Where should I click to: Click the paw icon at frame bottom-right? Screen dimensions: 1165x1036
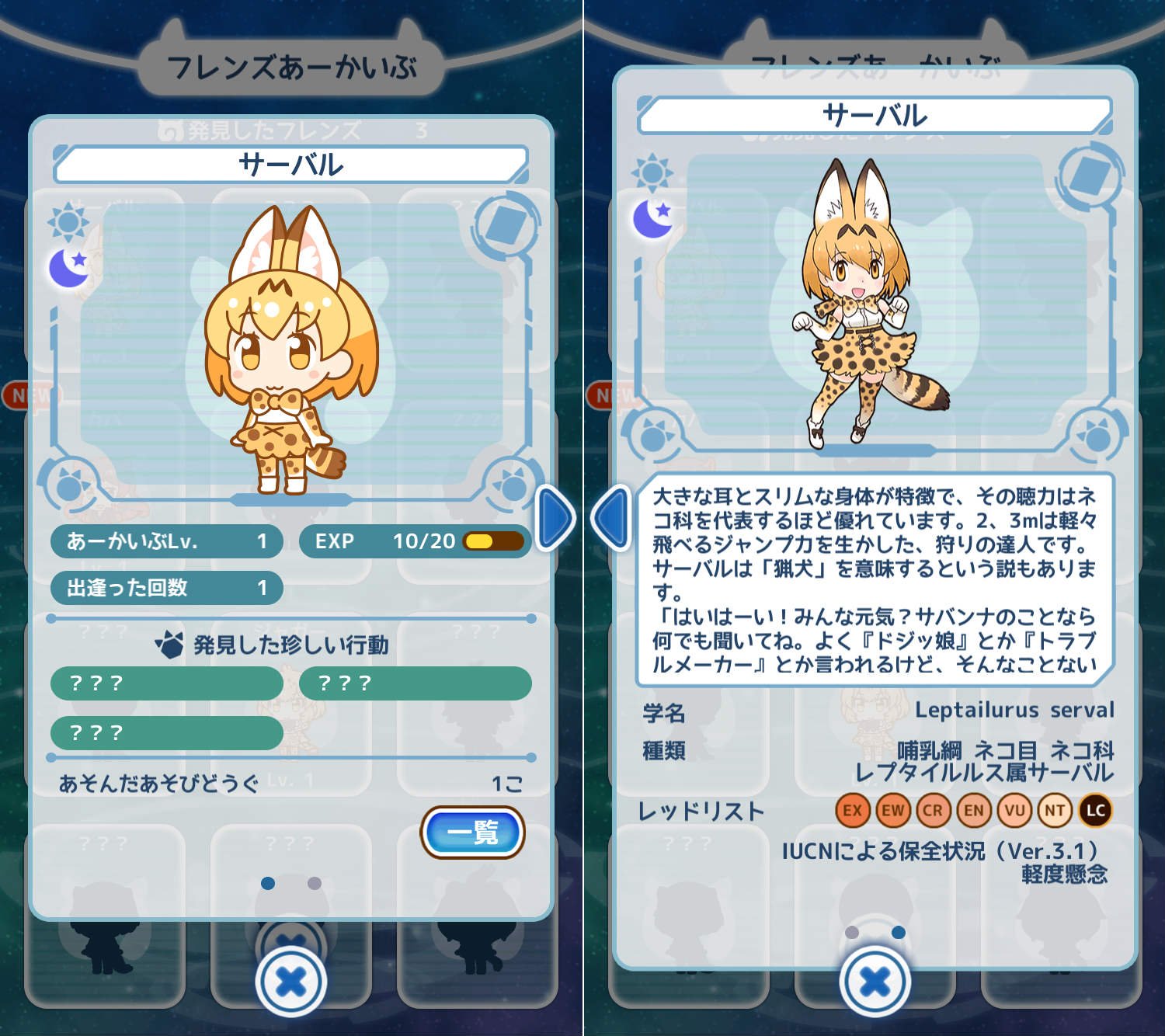click(509, 486)
